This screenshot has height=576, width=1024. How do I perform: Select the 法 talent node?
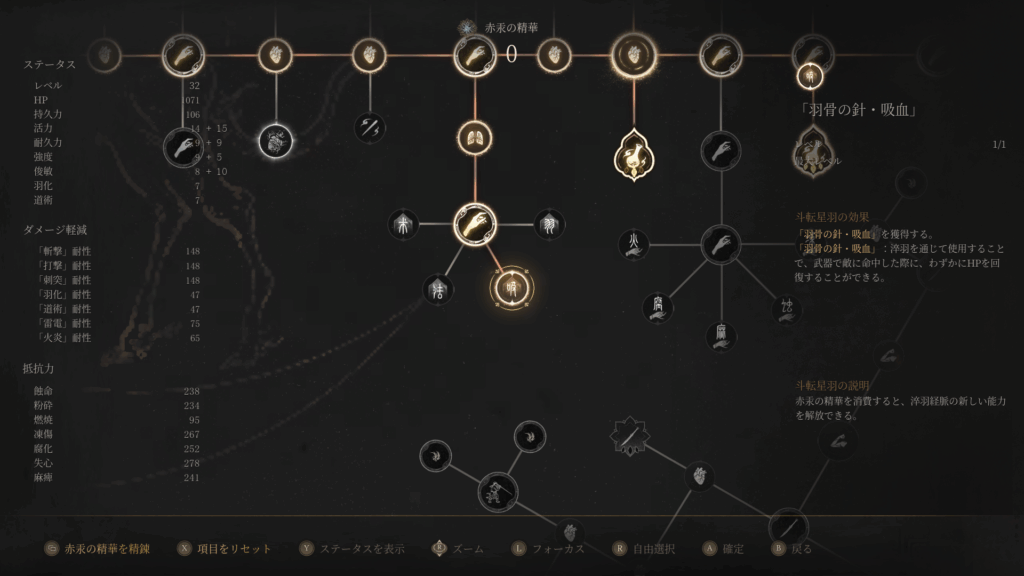coord(436,289)
